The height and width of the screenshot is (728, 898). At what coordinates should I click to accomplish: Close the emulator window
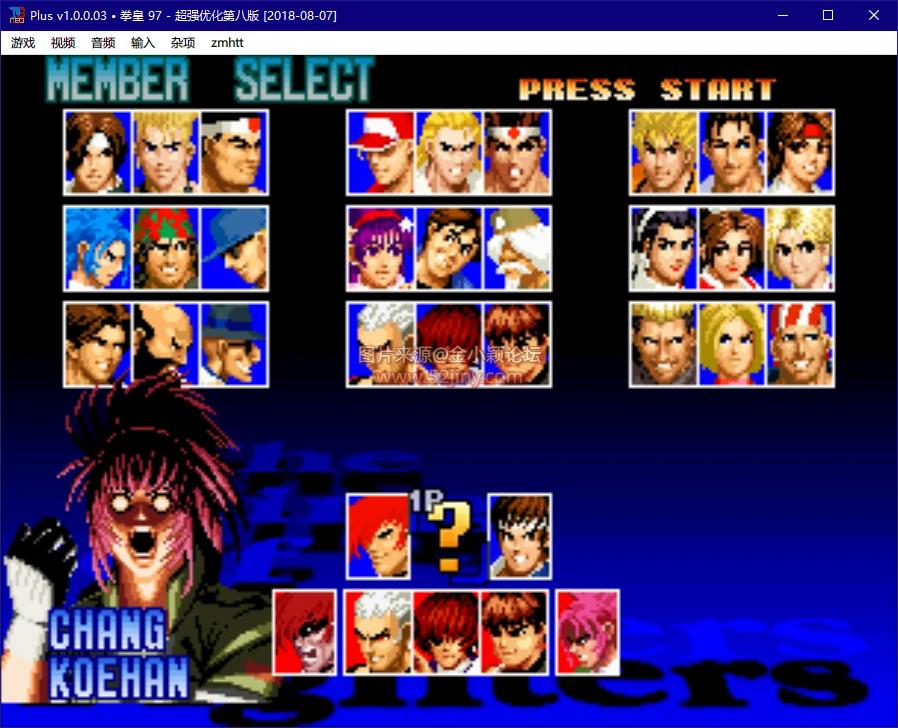[874, 15]
